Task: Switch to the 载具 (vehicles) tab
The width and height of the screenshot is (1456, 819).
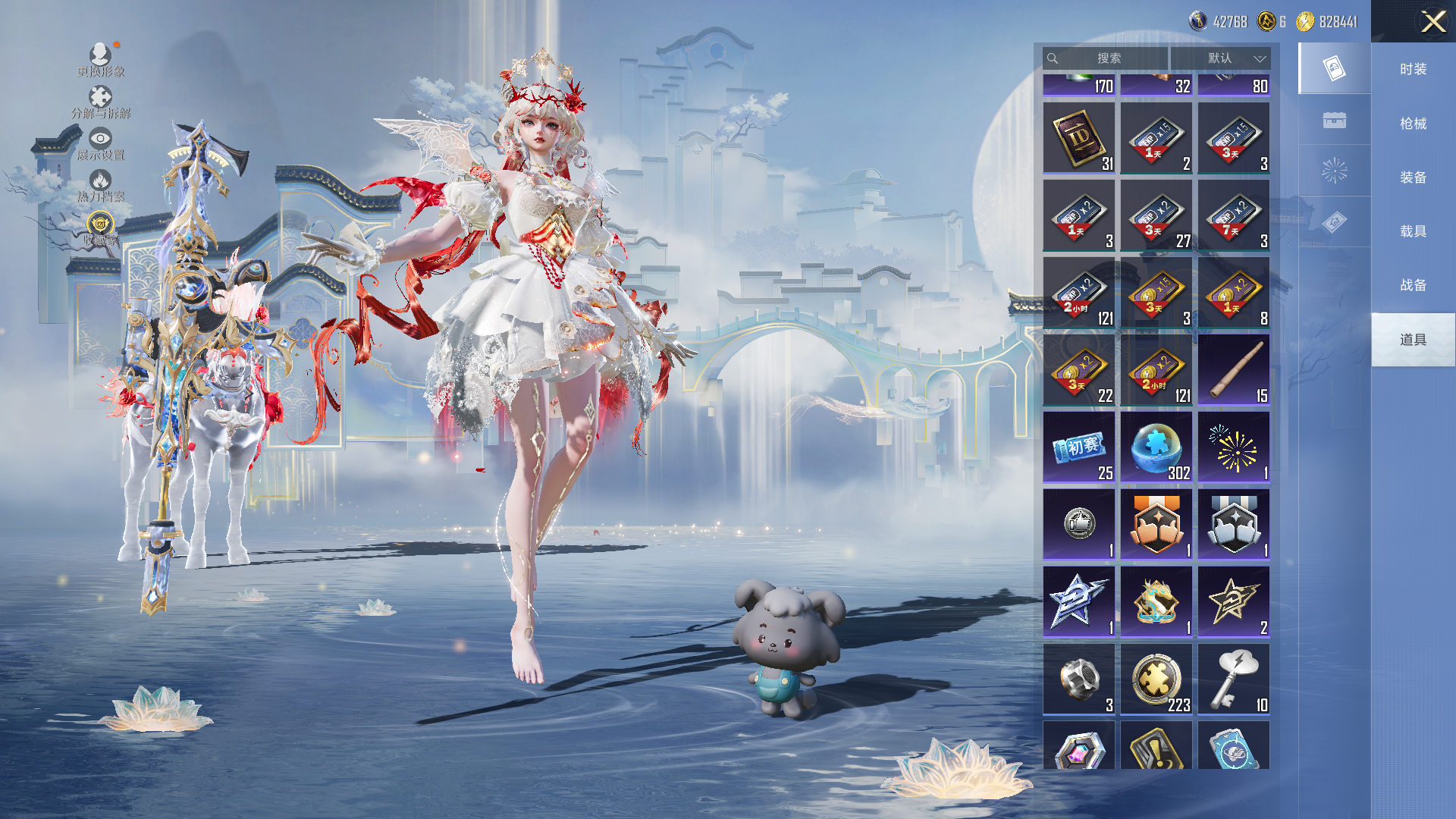Action: [x=1413, y=231]
